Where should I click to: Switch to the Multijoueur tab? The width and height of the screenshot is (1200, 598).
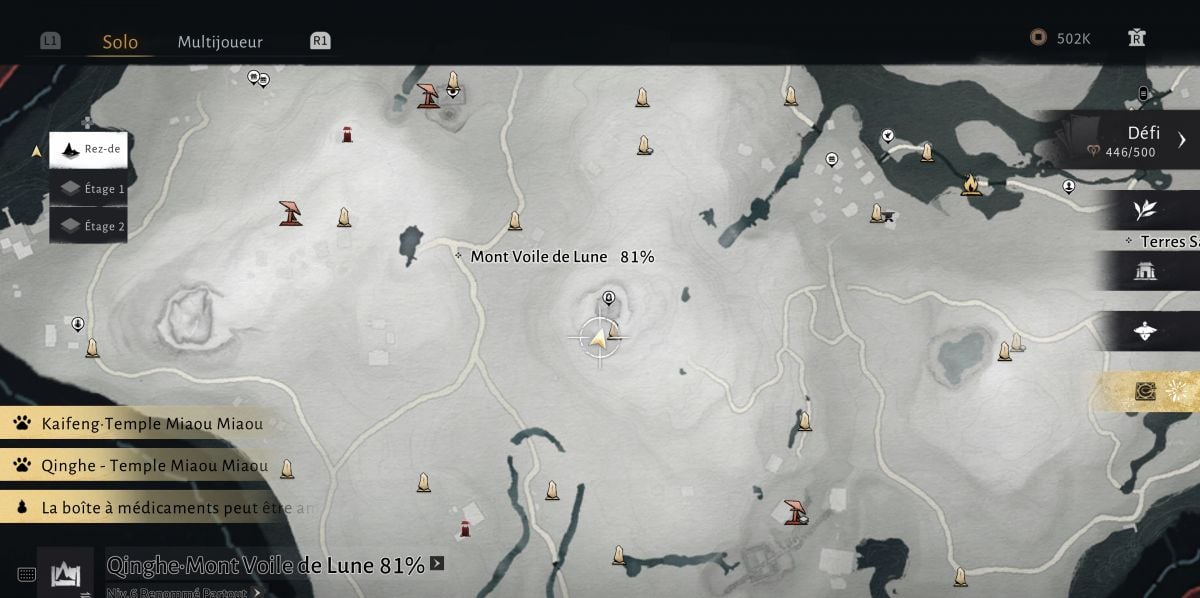pyautogui.click(x=220, y=42)
